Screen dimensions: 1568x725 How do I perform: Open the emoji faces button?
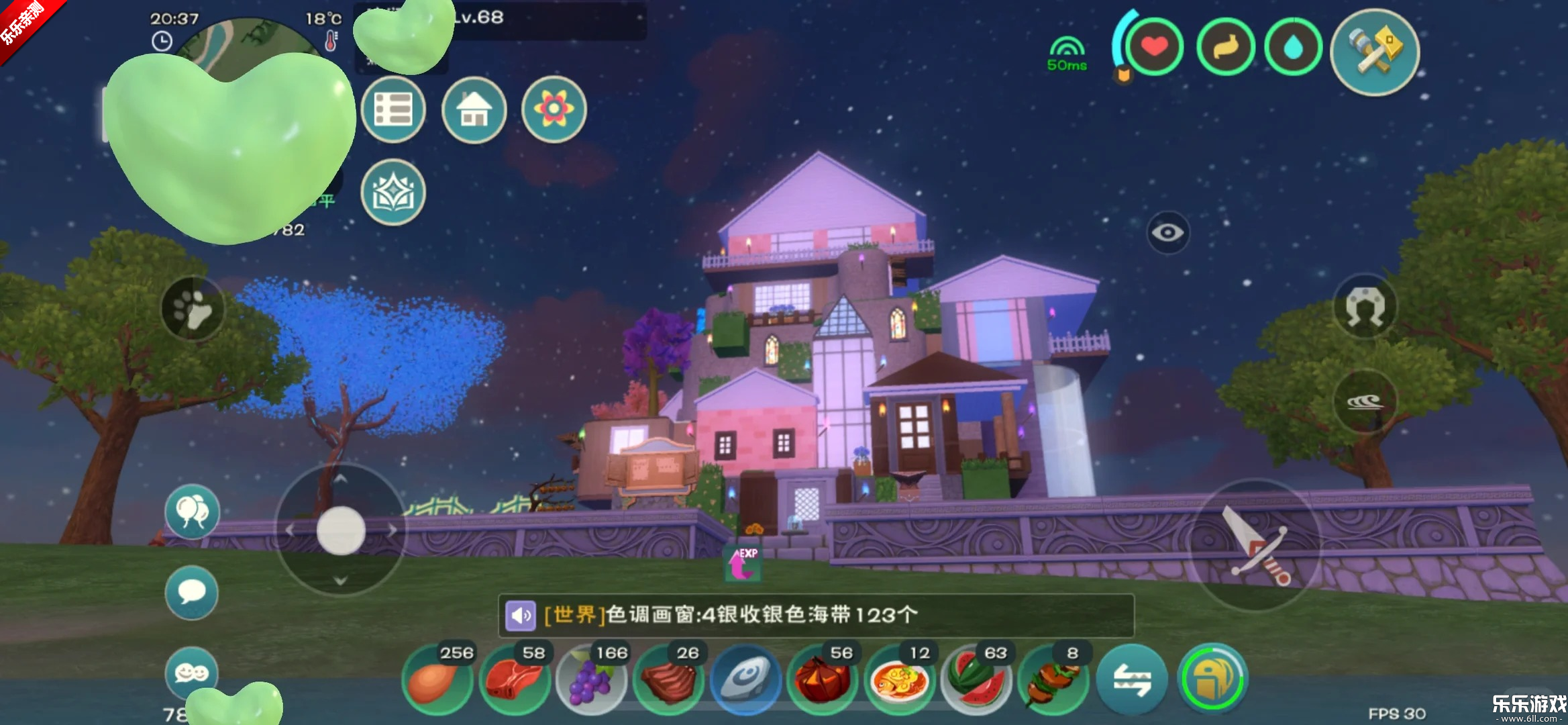click(192, 671)
